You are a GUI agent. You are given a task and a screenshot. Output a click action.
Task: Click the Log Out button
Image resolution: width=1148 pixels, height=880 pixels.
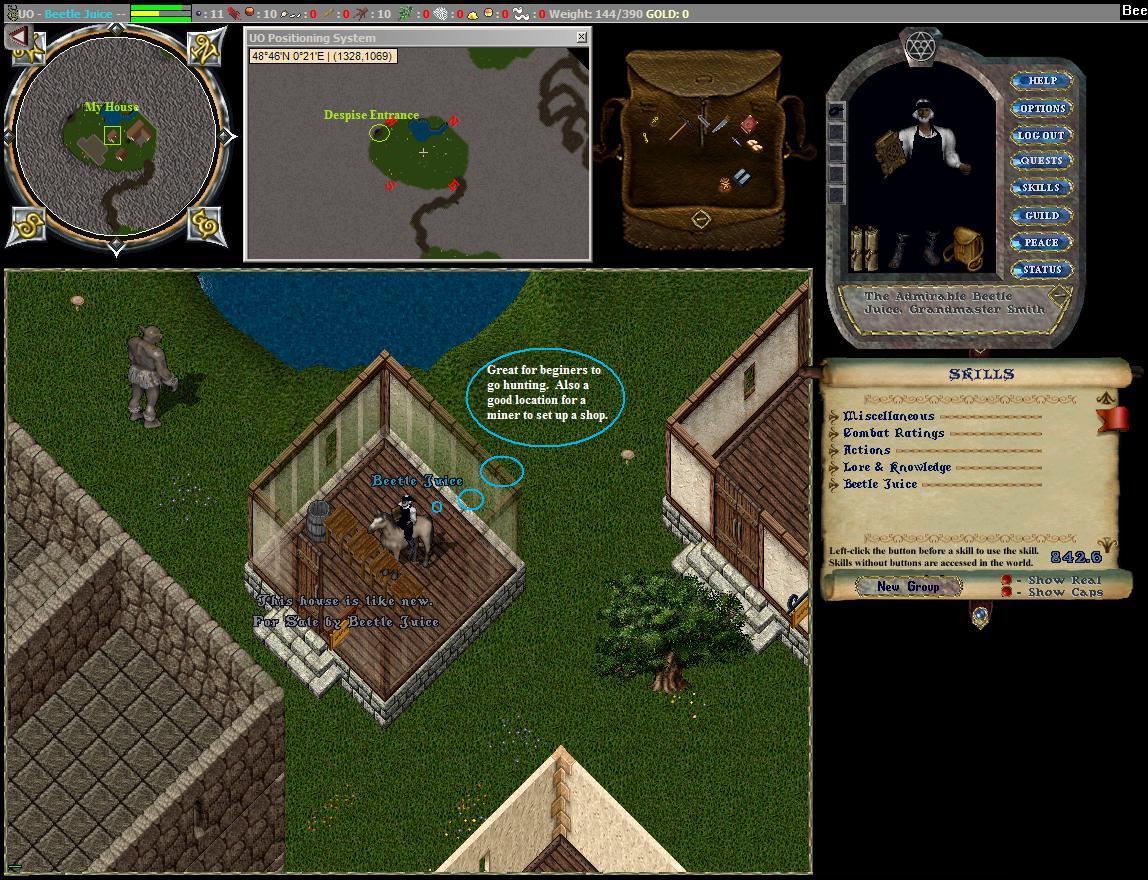point(1041,135)
